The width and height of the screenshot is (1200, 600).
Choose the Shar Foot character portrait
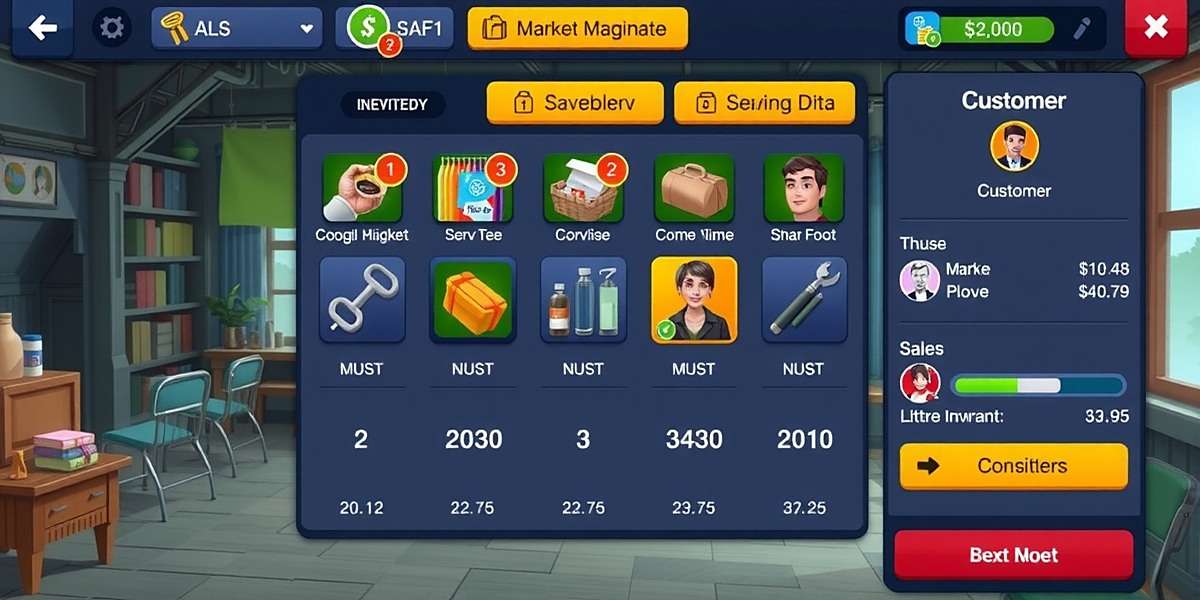pos(804,189)
